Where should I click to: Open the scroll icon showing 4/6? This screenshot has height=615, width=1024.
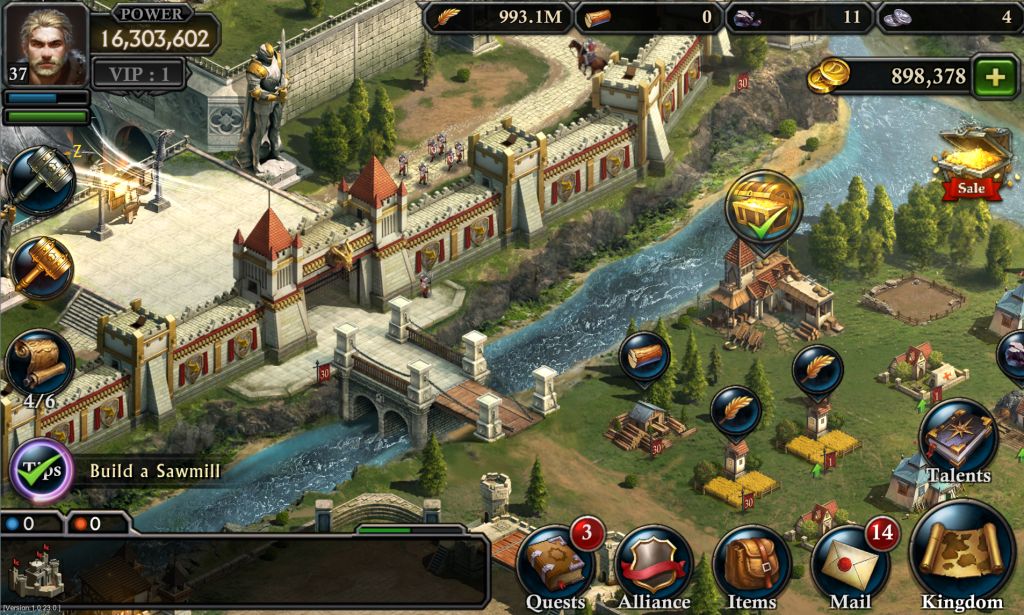coord(40,362)
